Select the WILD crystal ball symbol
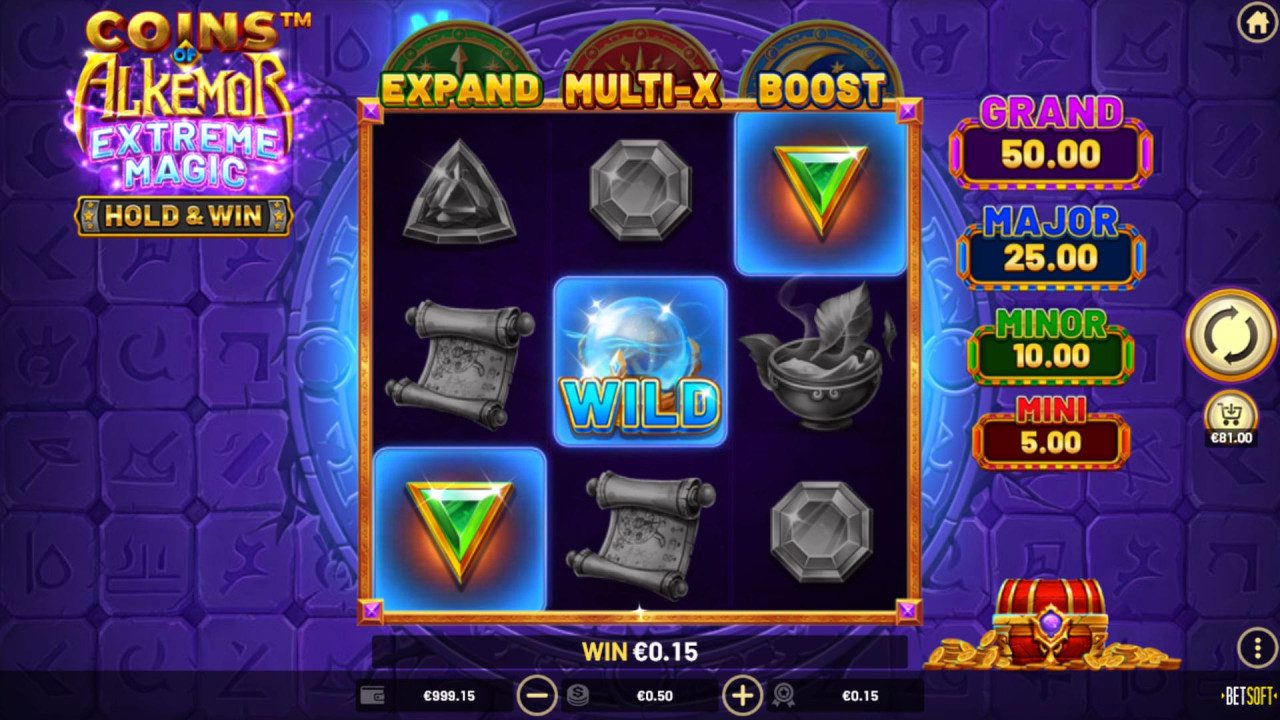 click(643, 362)
